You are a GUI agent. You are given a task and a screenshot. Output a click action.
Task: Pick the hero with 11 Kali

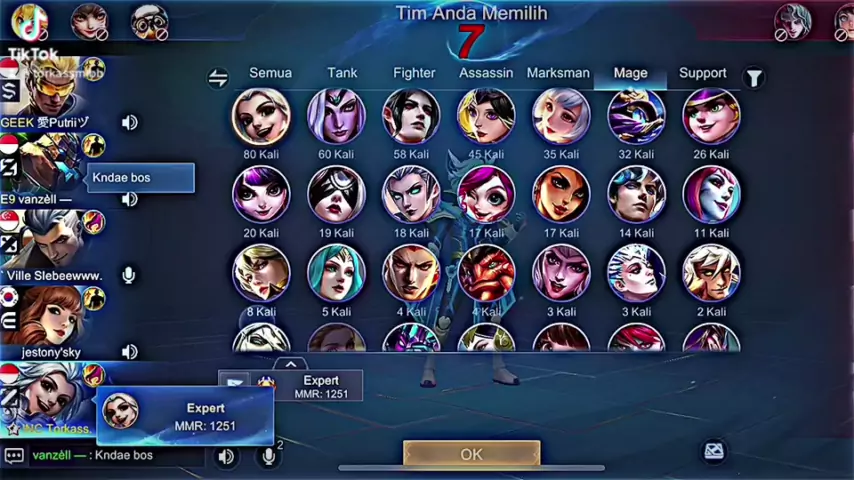pos(711,194)
